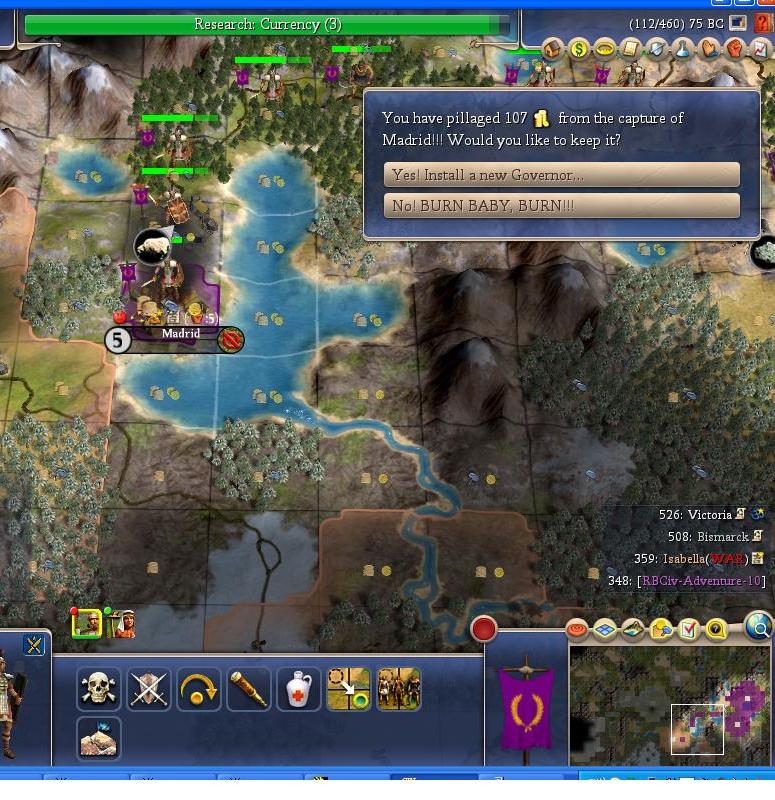Click the Research: Currency progress bar
The image size is (775, 800).
tap(267, 24)
